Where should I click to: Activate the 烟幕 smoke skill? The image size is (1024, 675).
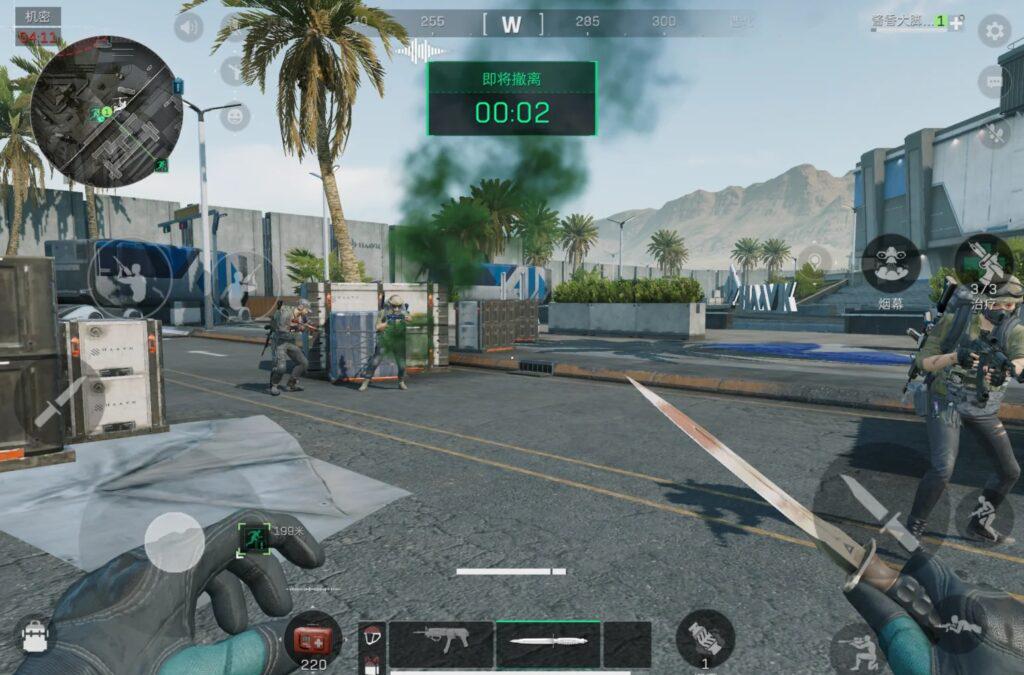[x=890, y=263]
